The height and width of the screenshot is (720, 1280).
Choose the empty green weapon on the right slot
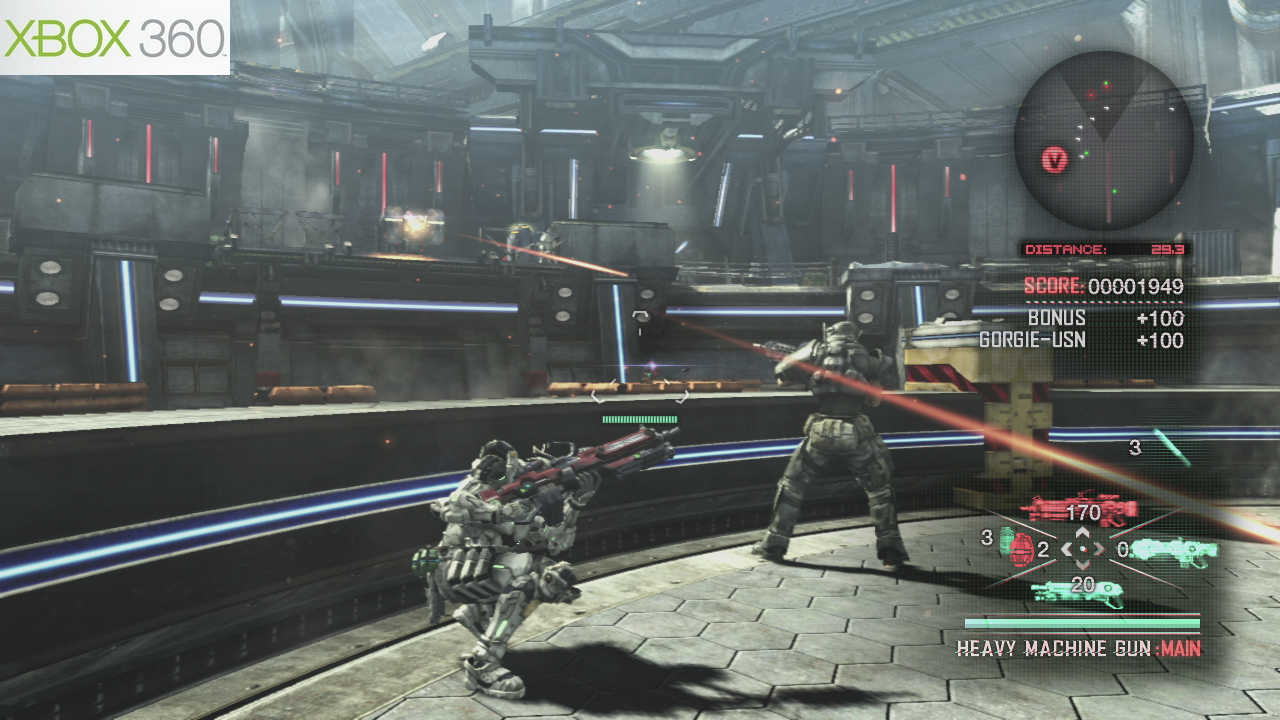1174,548
